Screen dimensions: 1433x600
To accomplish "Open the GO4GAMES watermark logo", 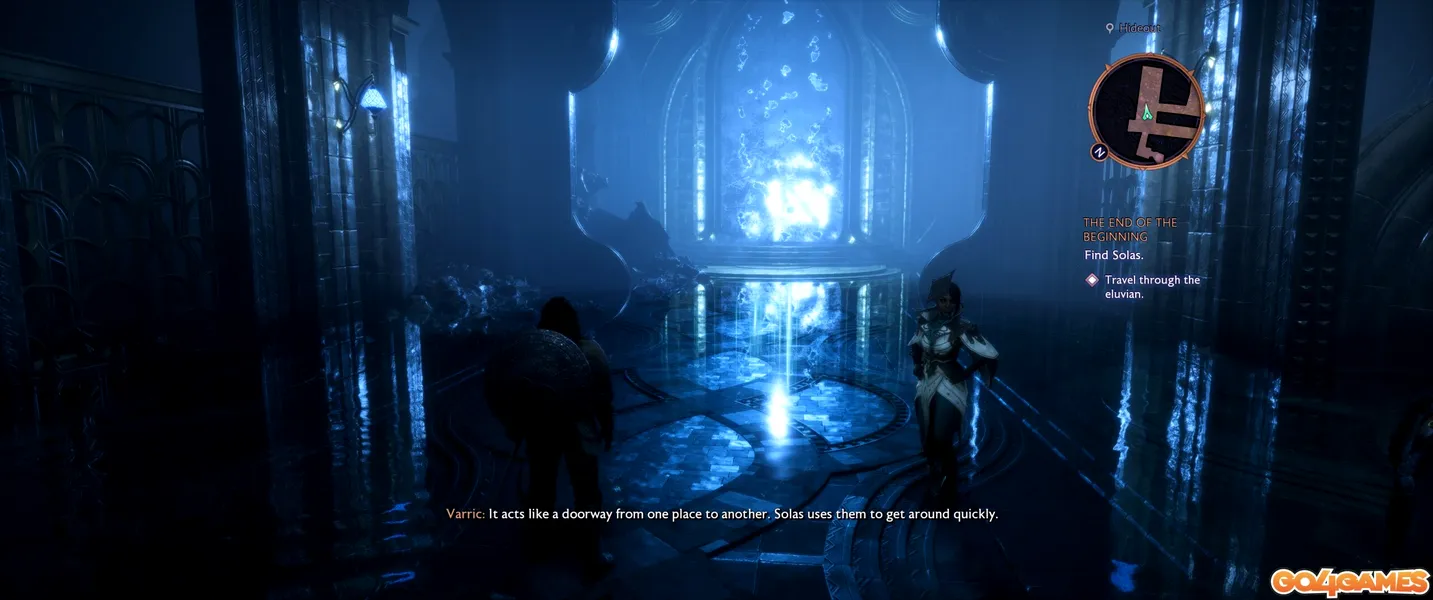I will [x=1350, y=581].
